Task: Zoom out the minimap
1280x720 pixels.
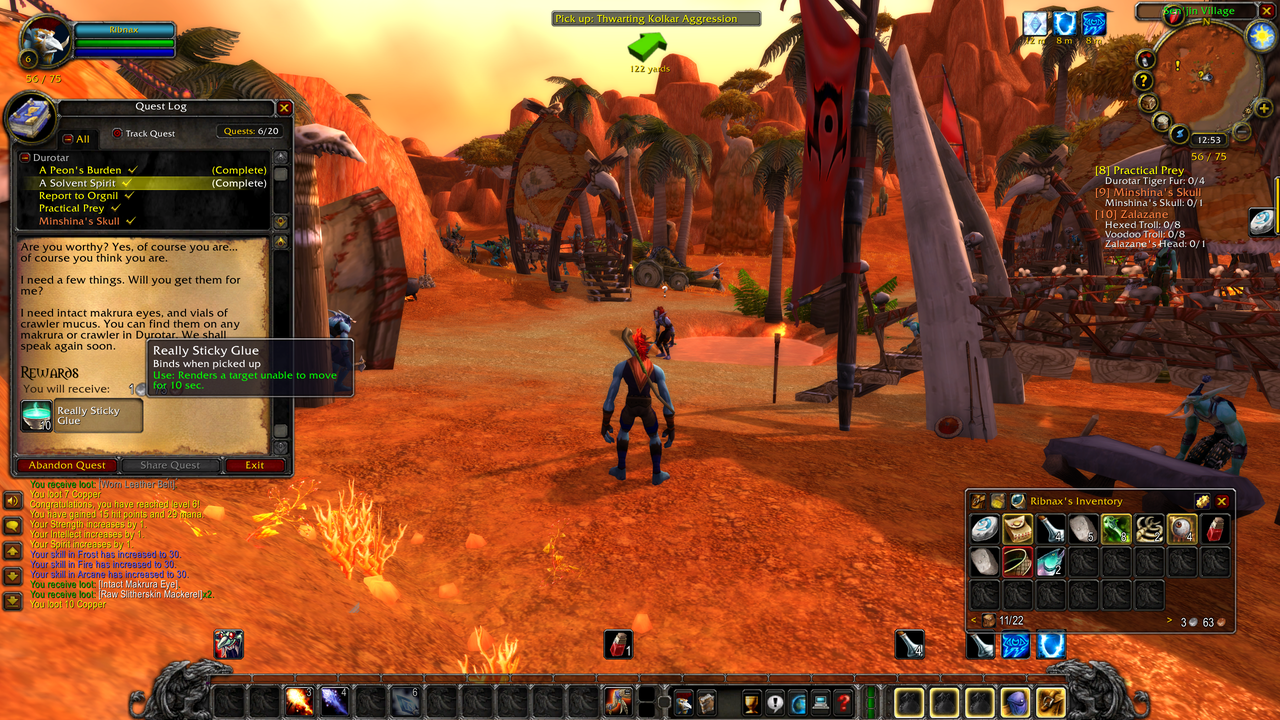Action: [x=1241, y=132]
